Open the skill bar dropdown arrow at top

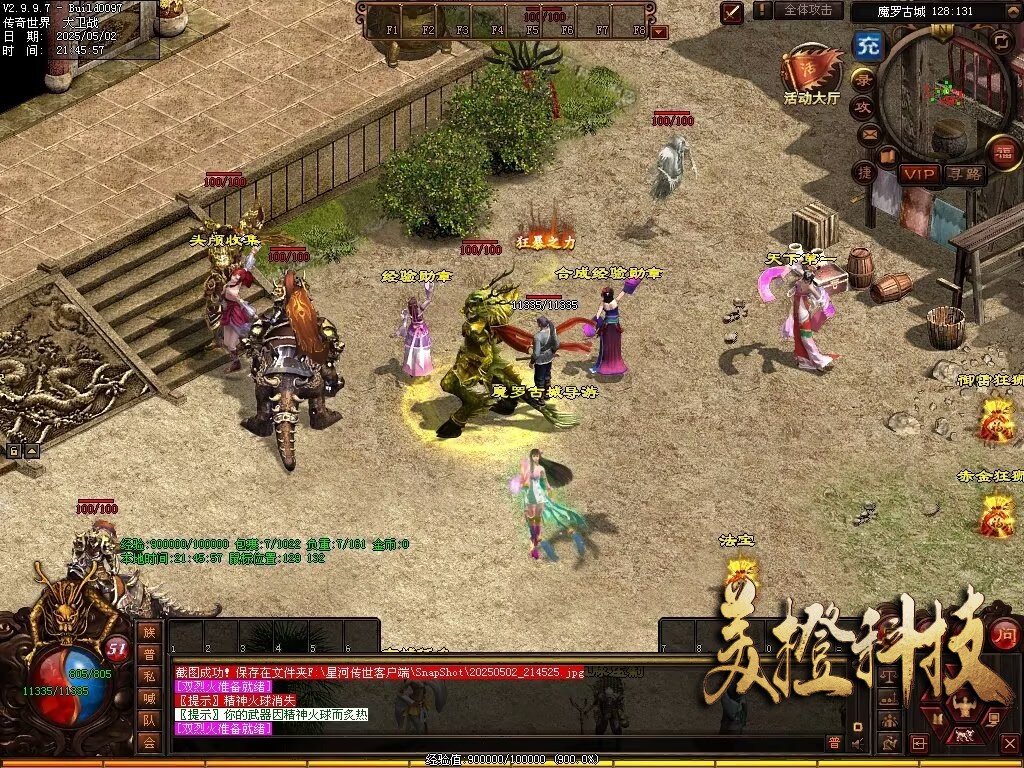pos(658,32)
